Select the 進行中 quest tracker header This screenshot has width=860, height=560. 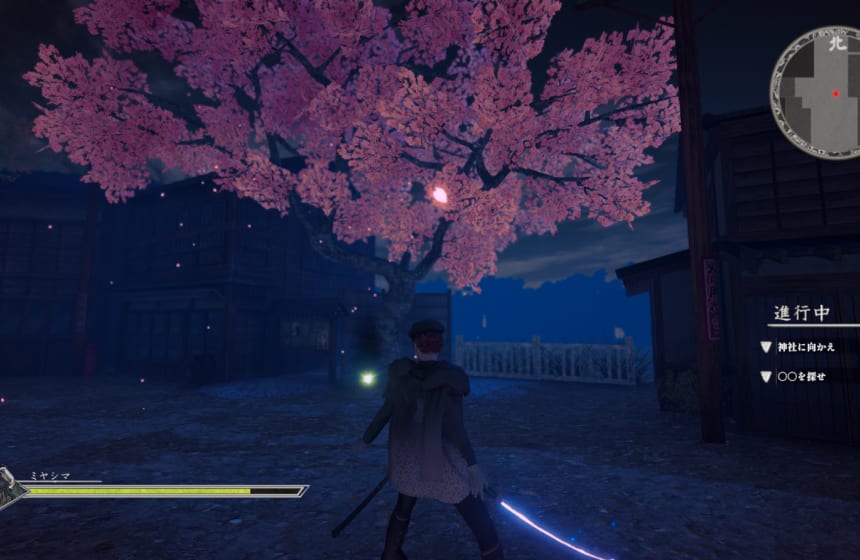[800, 313]
